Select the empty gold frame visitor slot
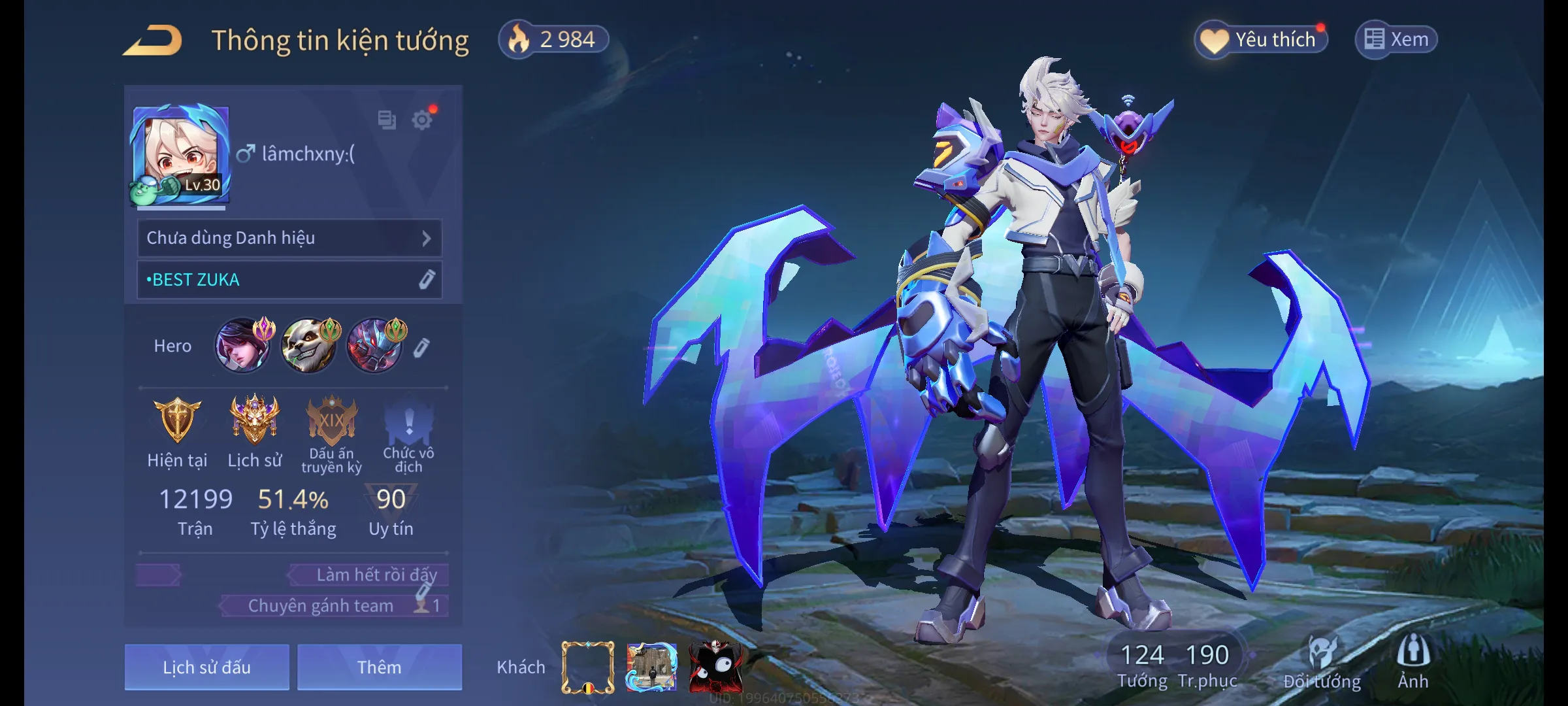Screen dimensions: 1568x706 (x=587, y=667)
